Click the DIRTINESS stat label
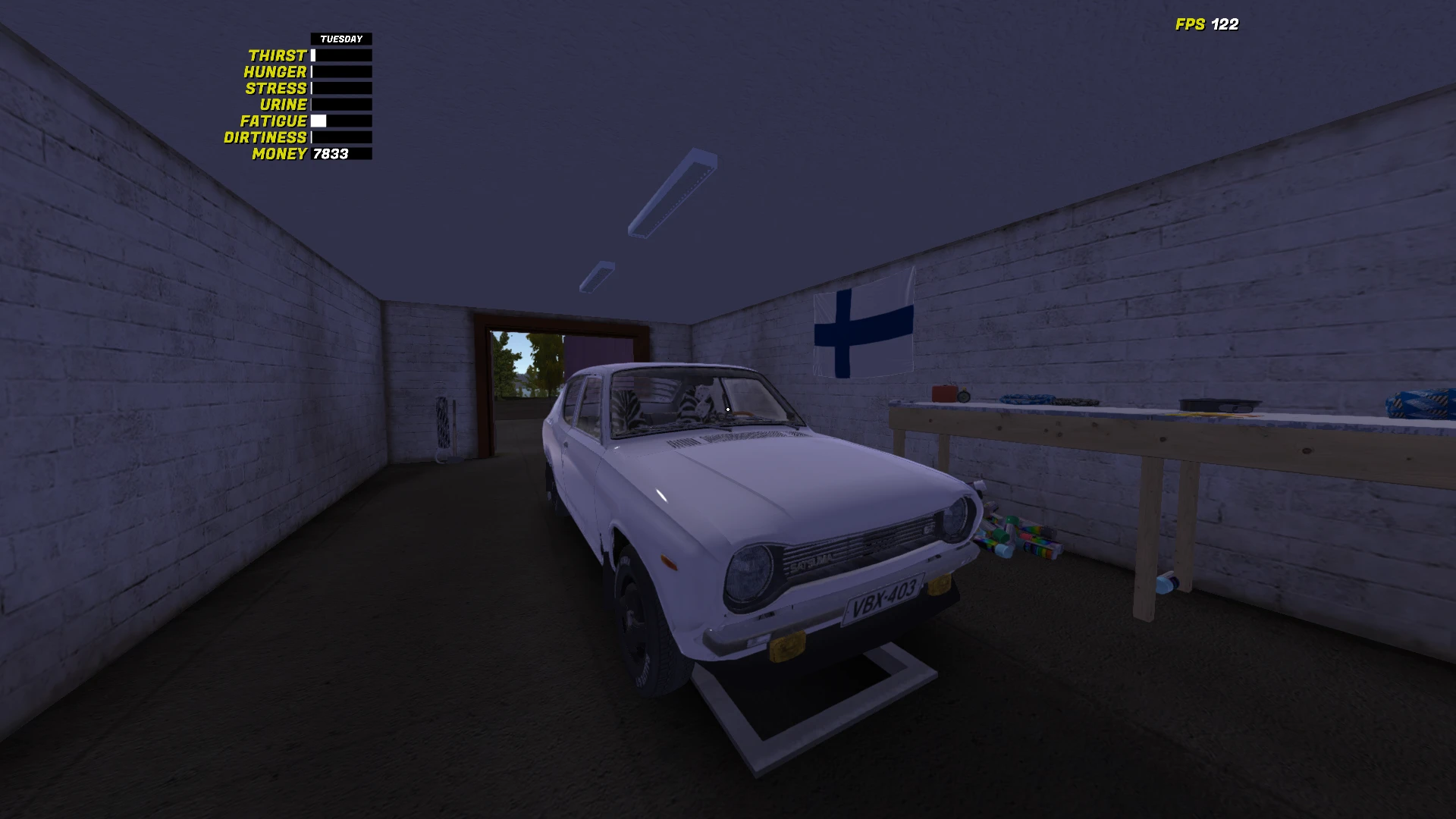The image size is (1456, 819). pyautogui.click(x=265, y=137)
